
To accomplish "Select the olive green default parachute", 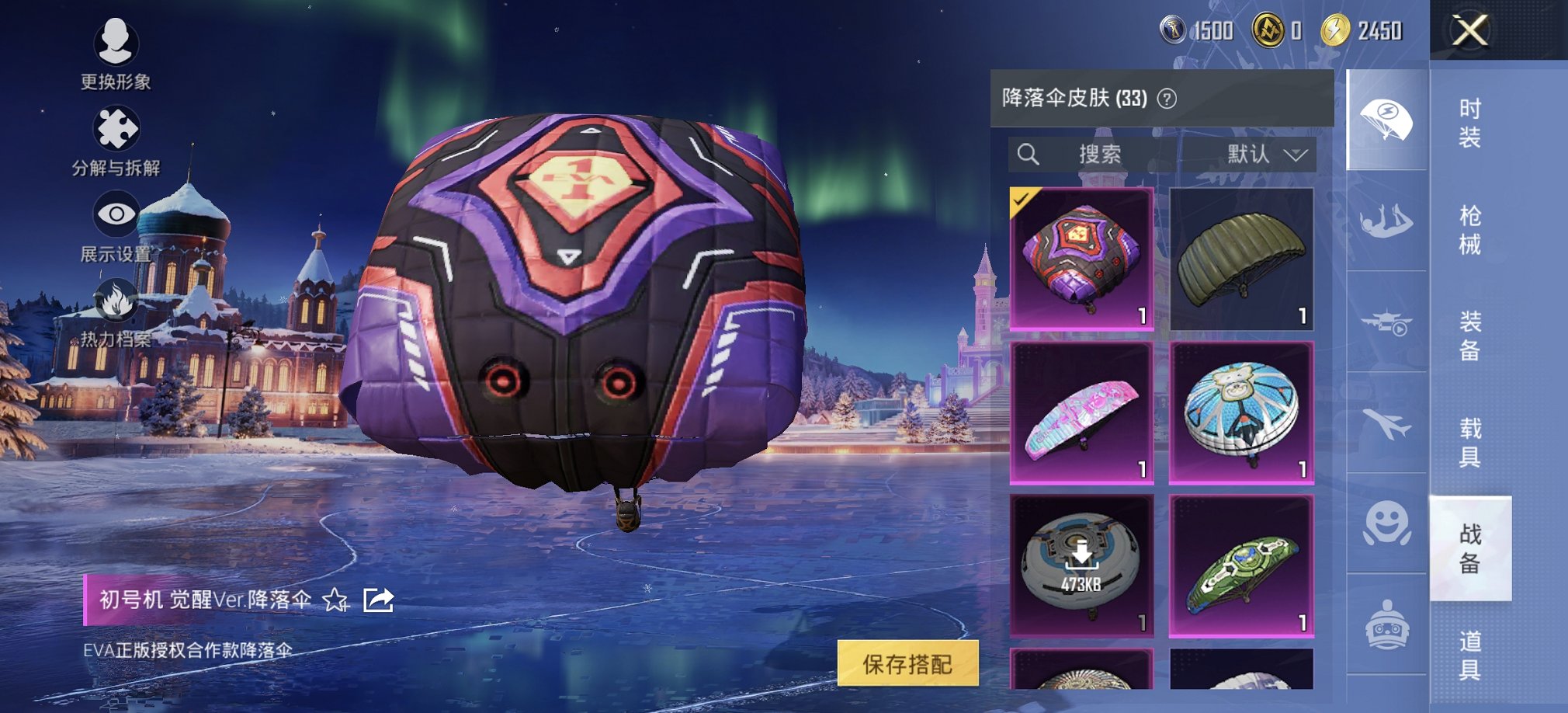I will click(1241, 259).
